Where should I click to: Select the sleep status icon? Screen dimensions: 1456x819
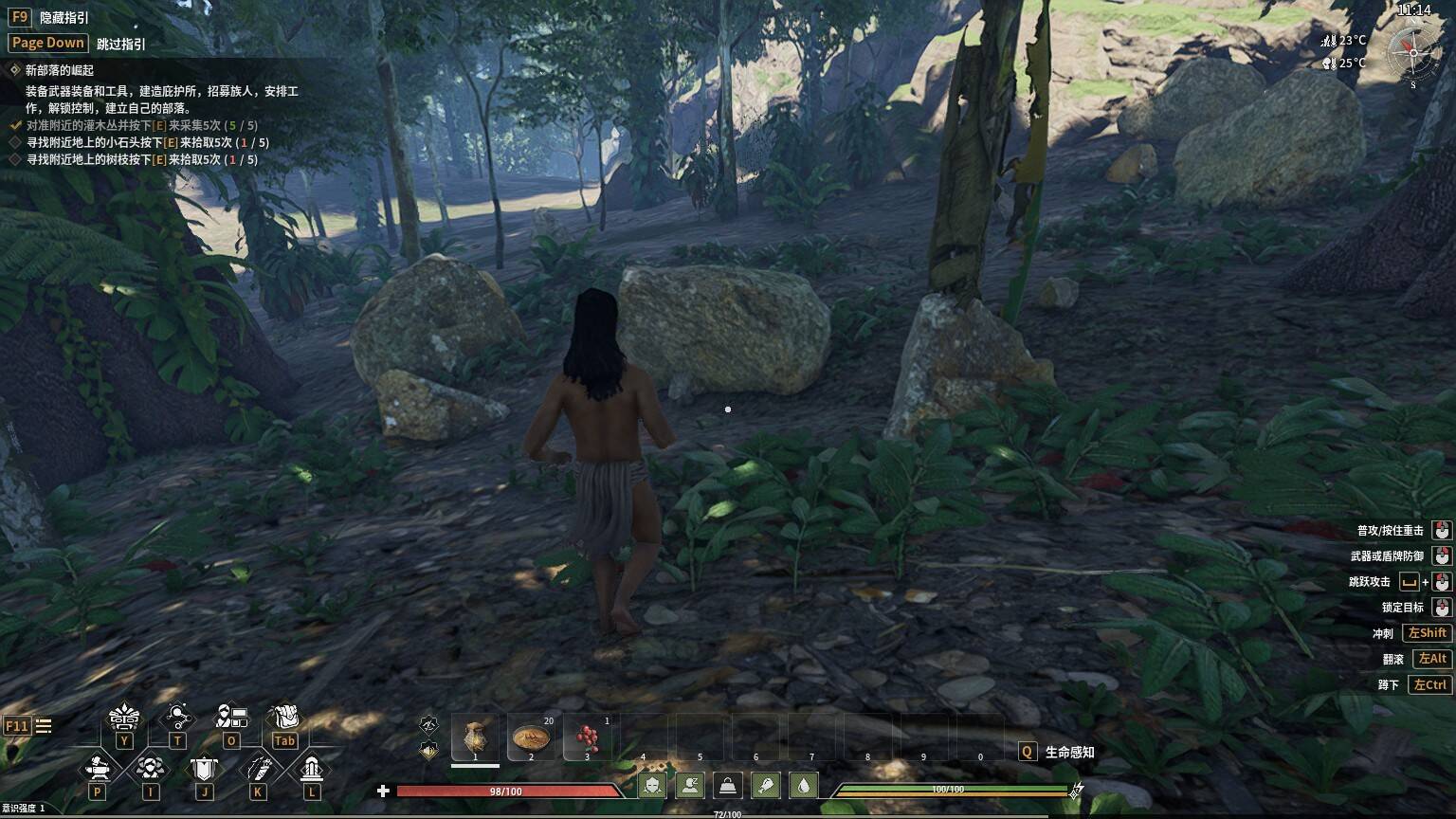click(x=689, y=786)
